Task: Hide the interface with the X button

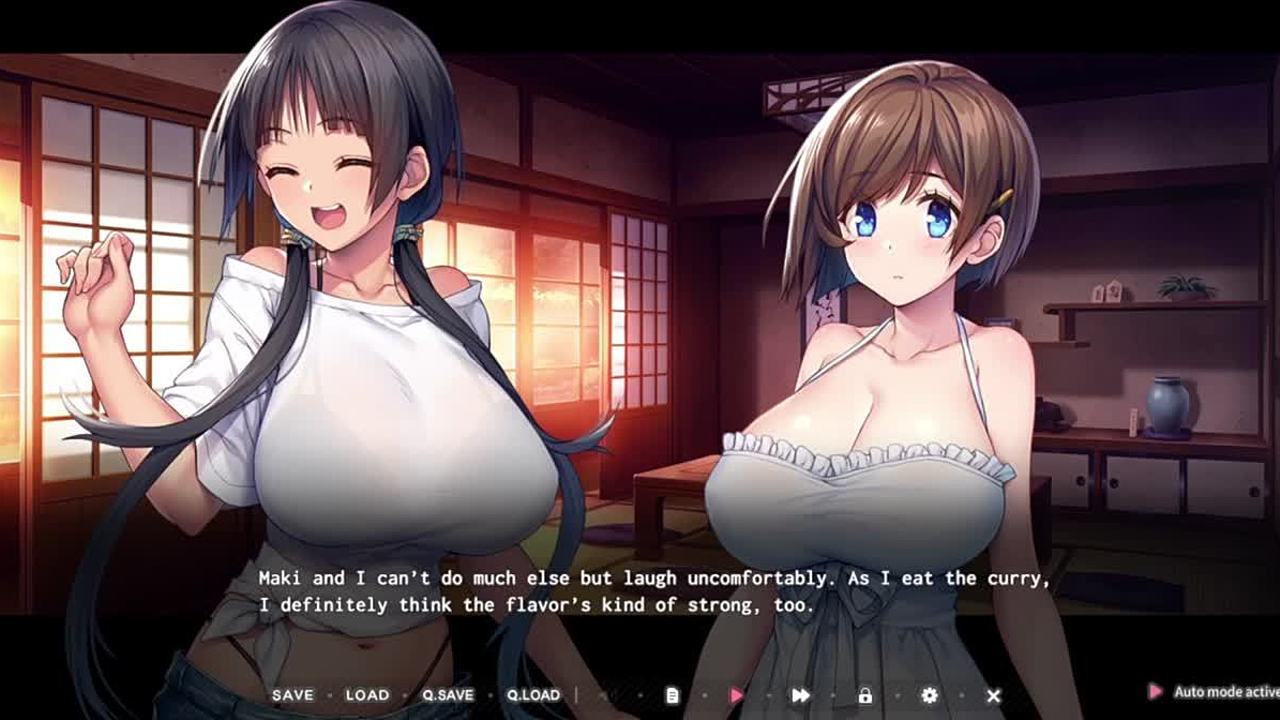Action: point(993,695)
